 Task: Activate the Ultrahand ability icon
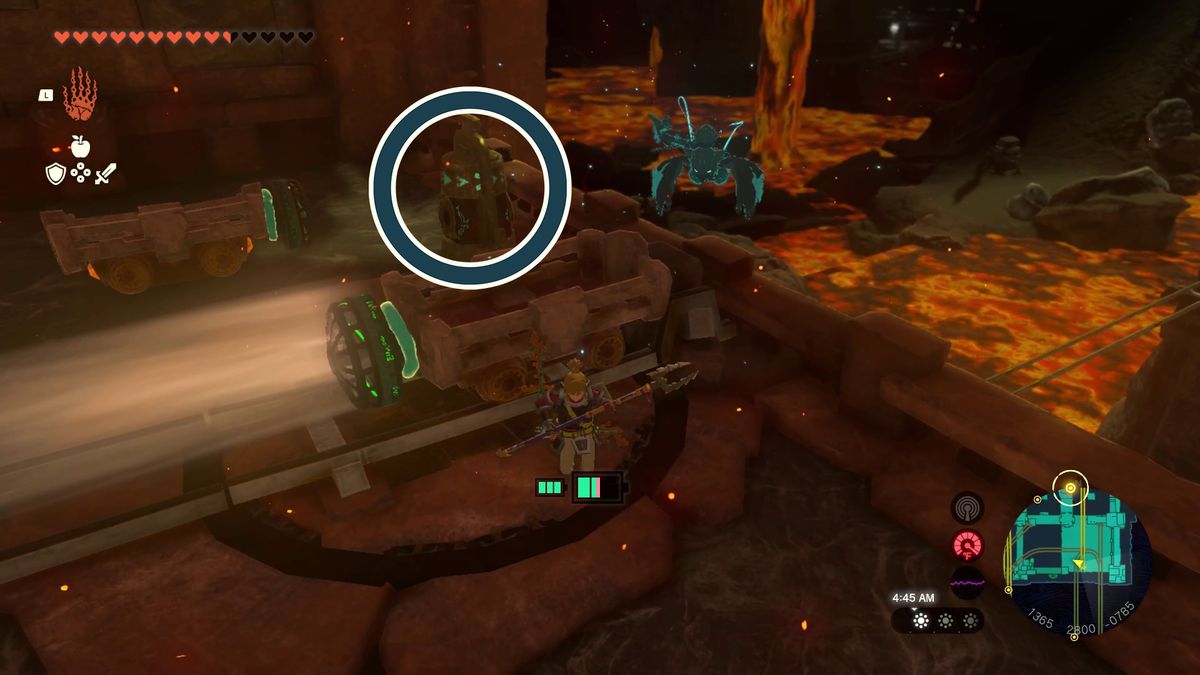point(79,95)
